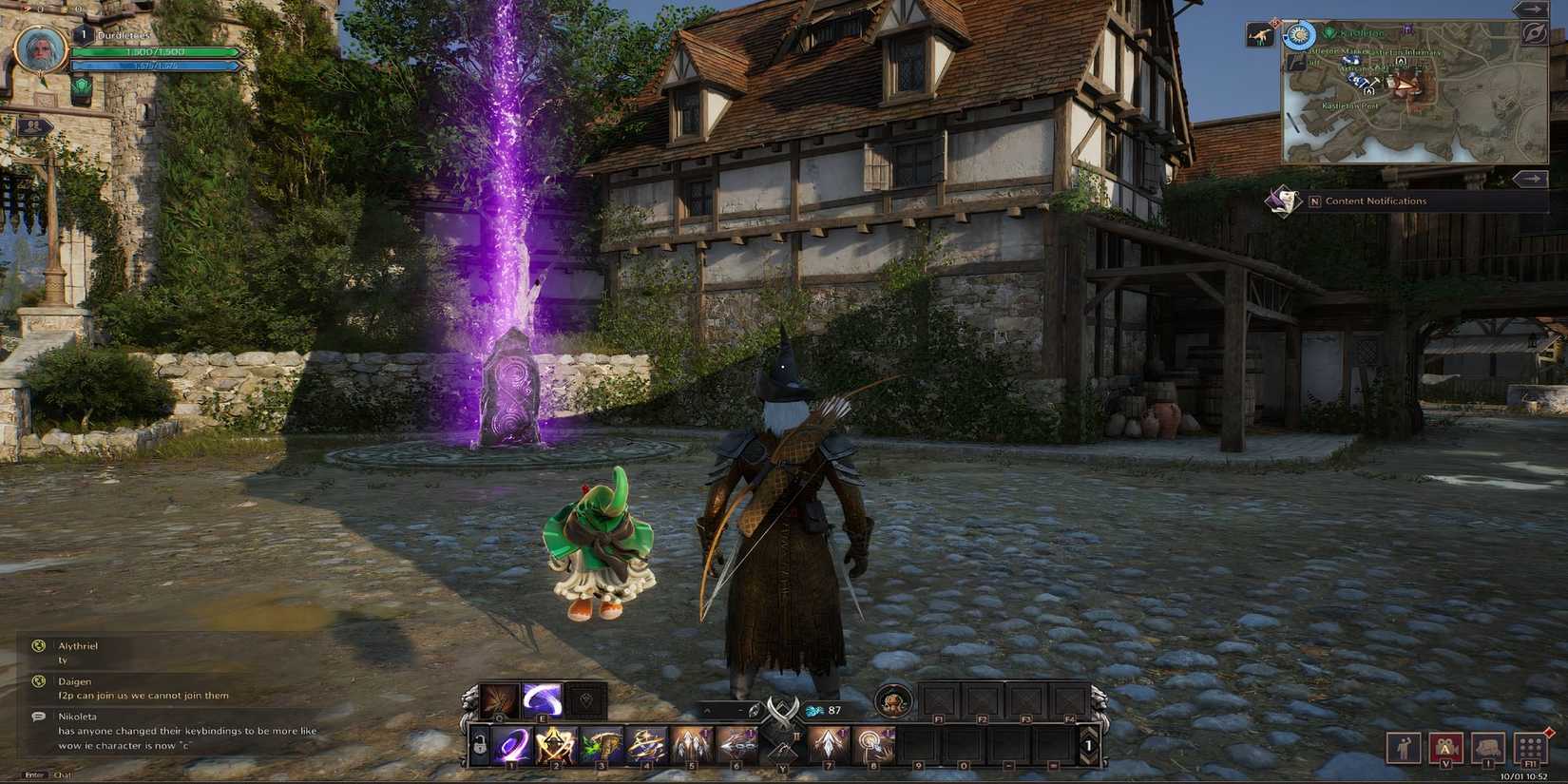1568x784 pixels.
Task: Open the mount icon beside the F1 slot
Action: click(894, 702)
